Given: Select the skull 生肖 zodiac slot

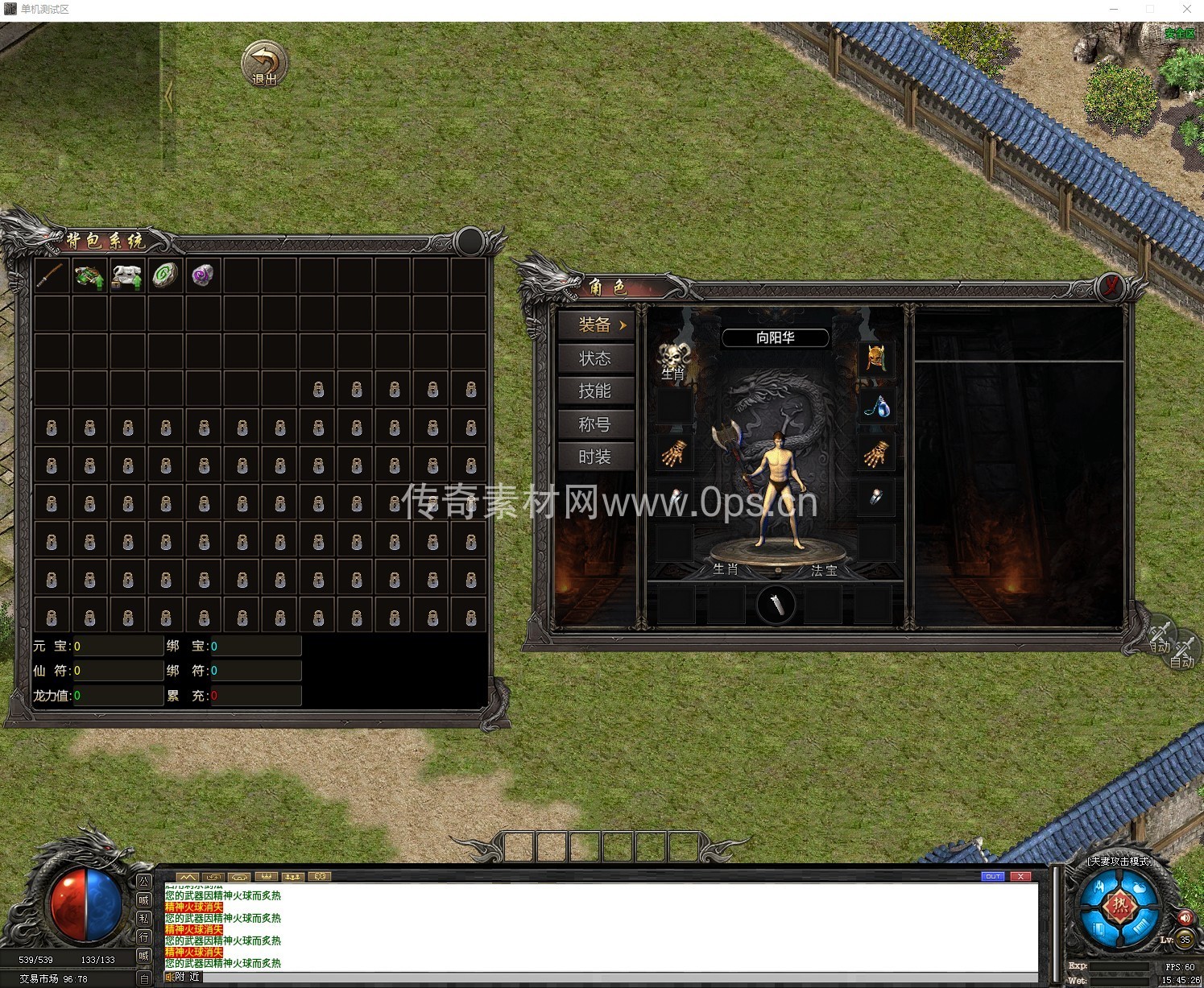Looking at the screenshot, I should pos(674,358).
